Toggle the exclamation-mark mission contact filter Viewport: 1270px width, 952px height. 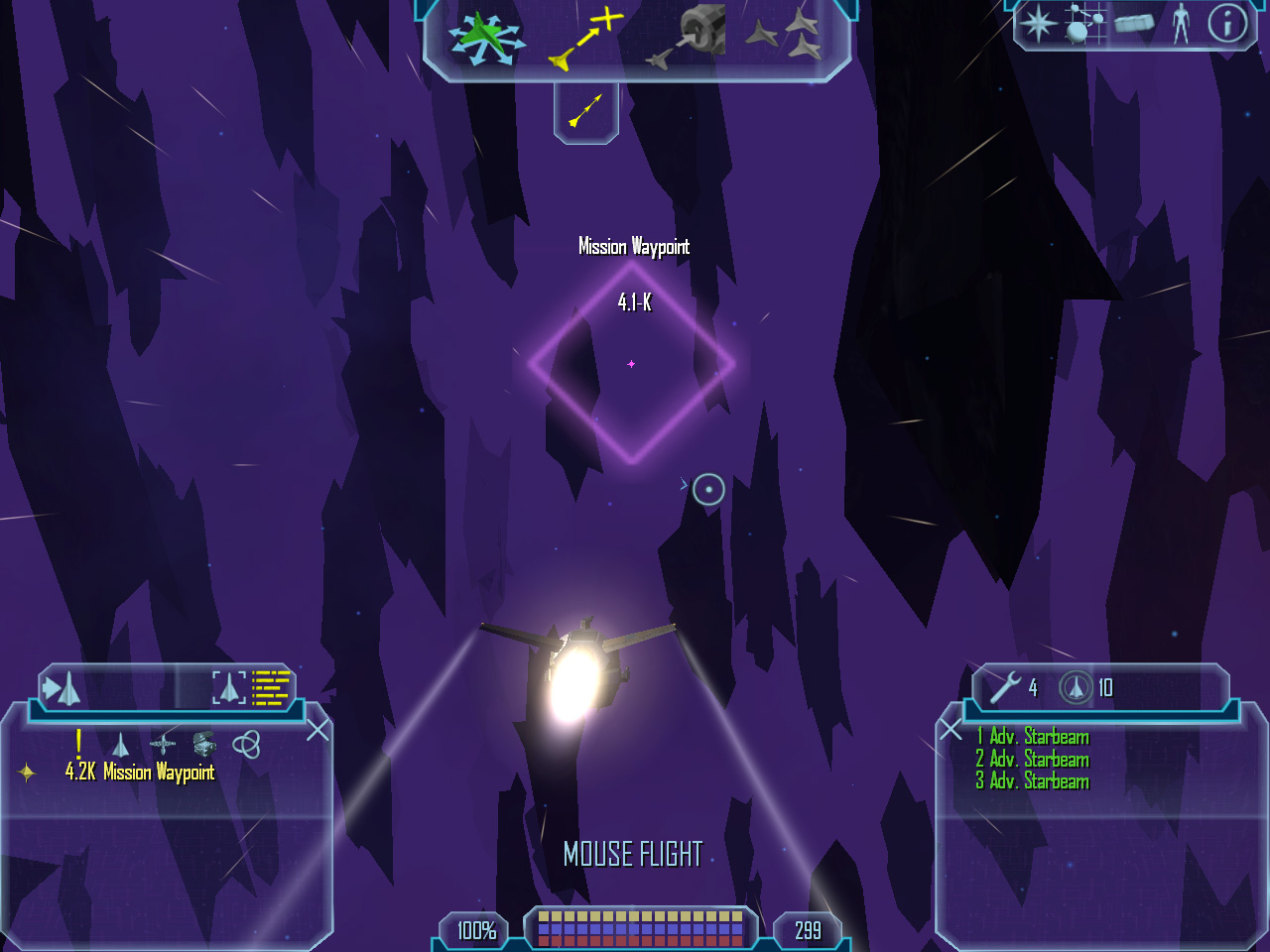(x=77, y=741)
